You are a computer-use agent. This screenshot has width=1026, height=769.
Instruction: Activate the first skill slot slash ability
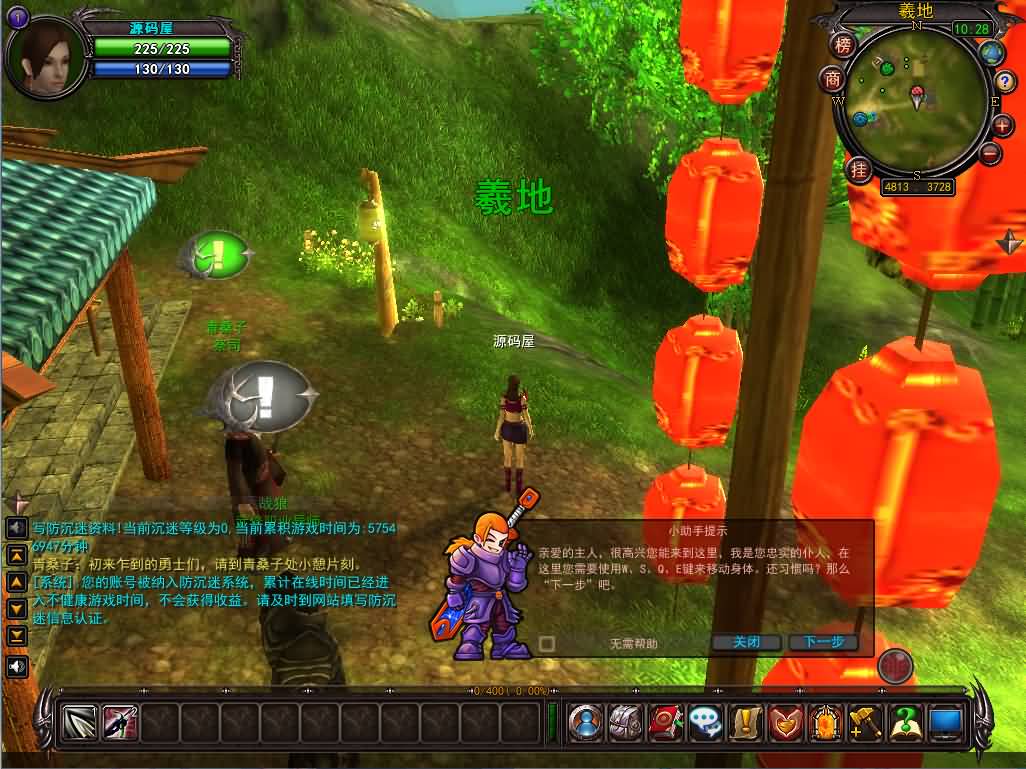80,722
